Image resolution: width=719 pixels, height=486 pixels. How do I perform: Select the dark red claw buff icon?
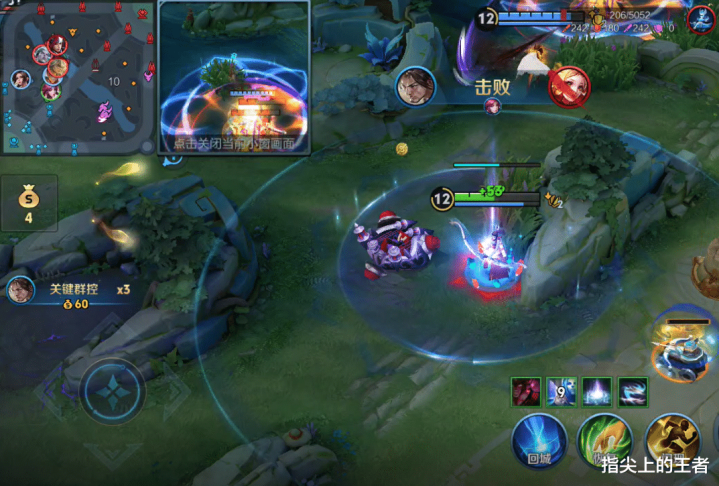tap(526, 392)
